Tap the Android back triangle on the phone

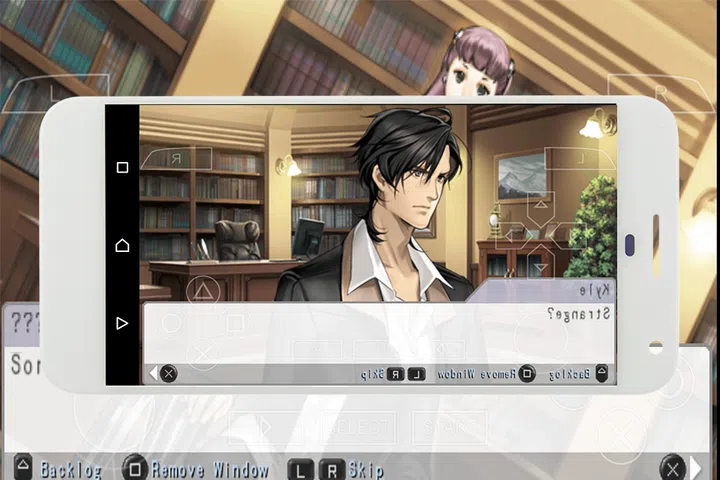tap(122, 323)
